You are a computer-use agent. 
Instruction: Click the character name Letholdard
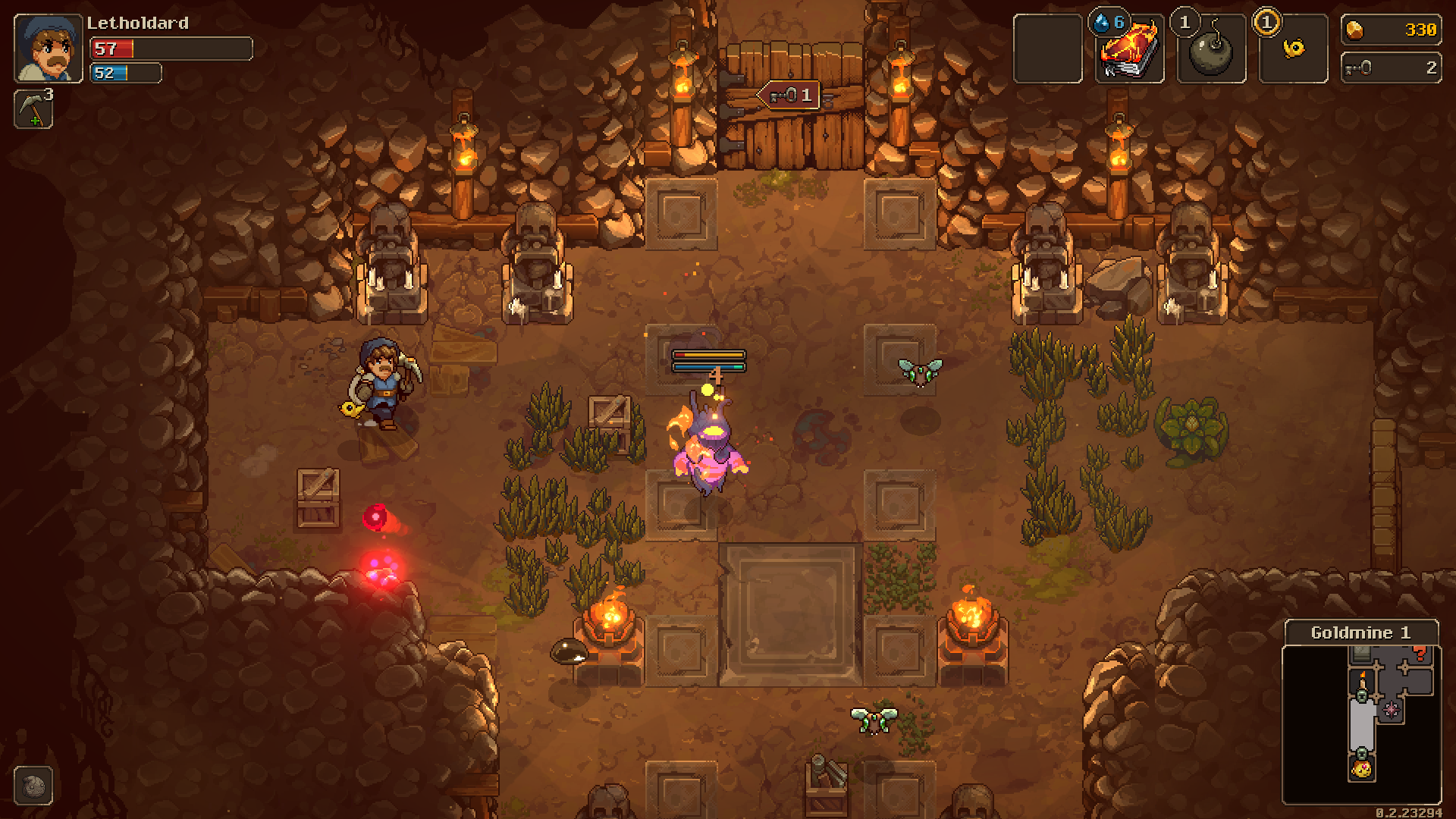pyautogui.click(x=137, y=23)
